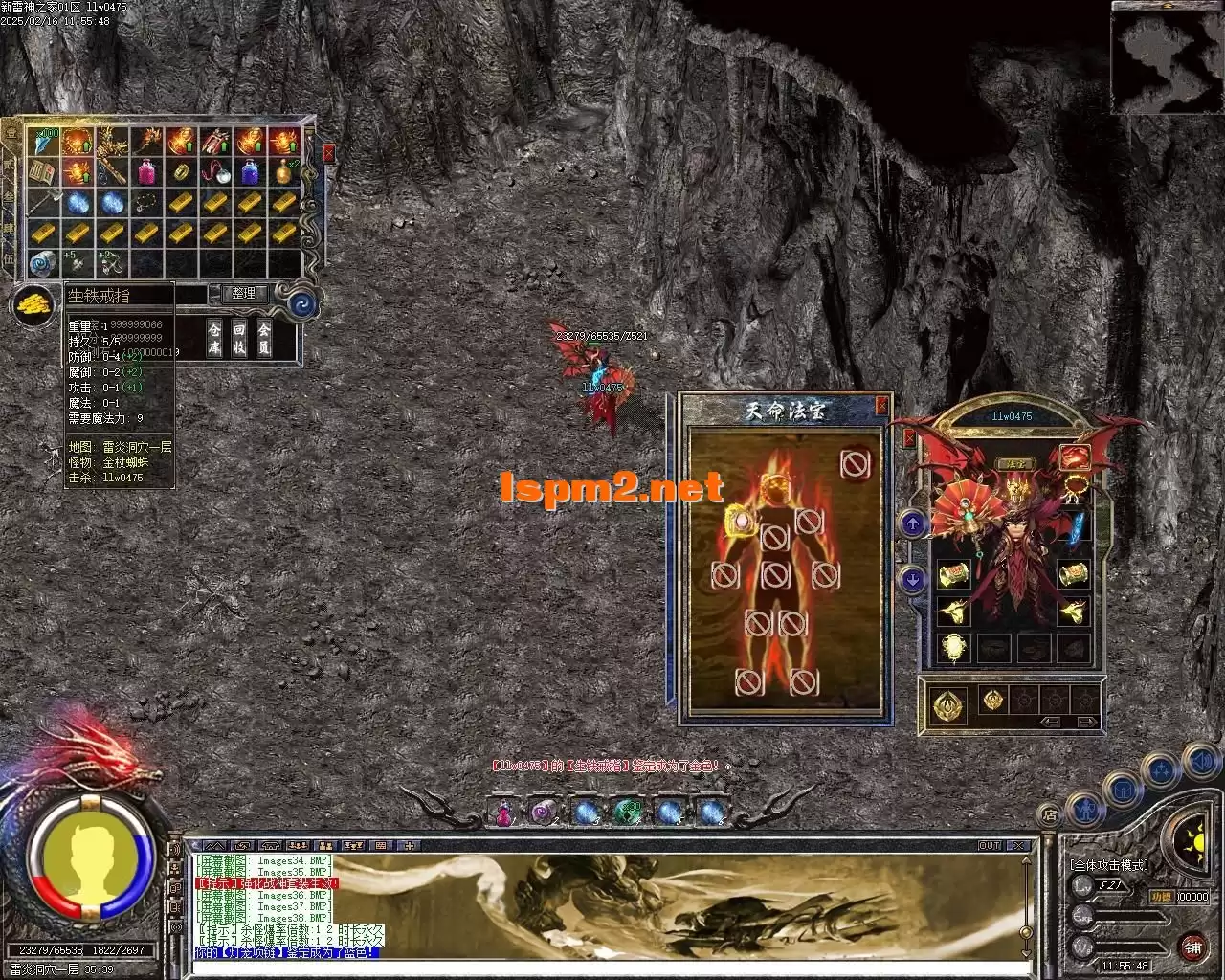Click the 整理 sort button in the bag
This screenshot has height=980, width=1225.
point(243,294)
